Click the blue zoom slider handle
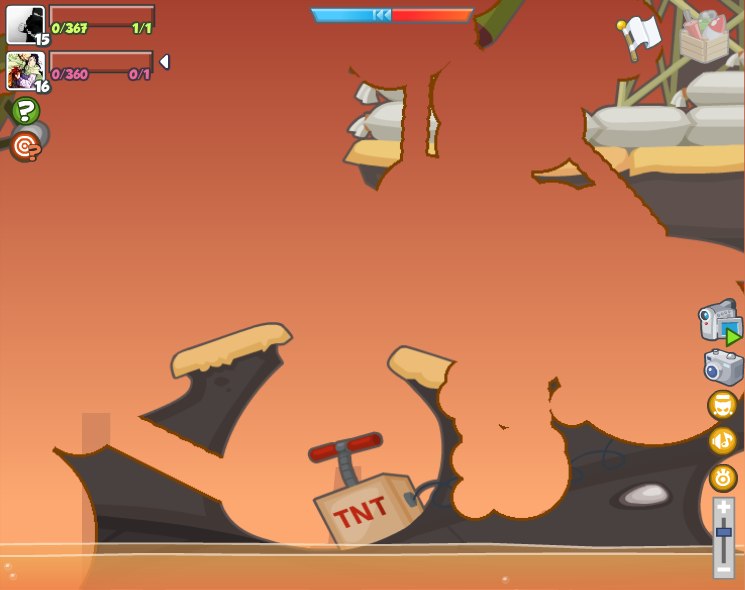745x590 pixels. (724, 537)
